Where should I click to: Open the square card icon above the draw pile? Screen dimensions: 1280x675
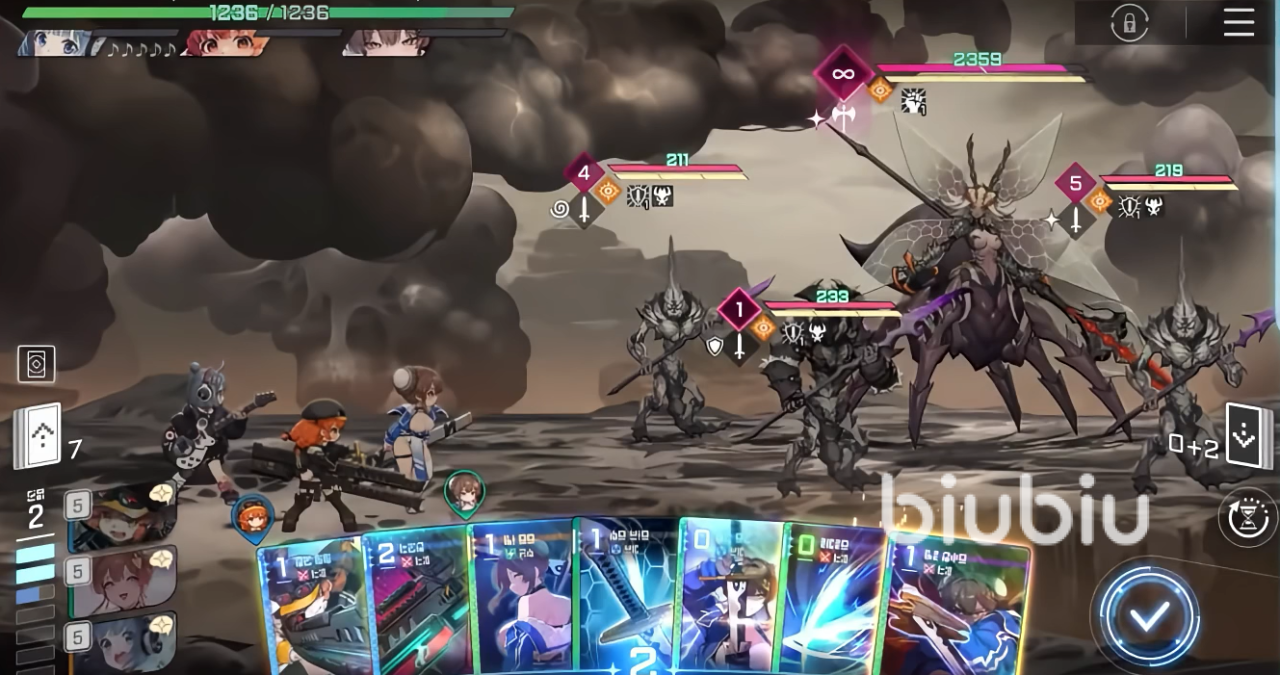pos(36,364)
